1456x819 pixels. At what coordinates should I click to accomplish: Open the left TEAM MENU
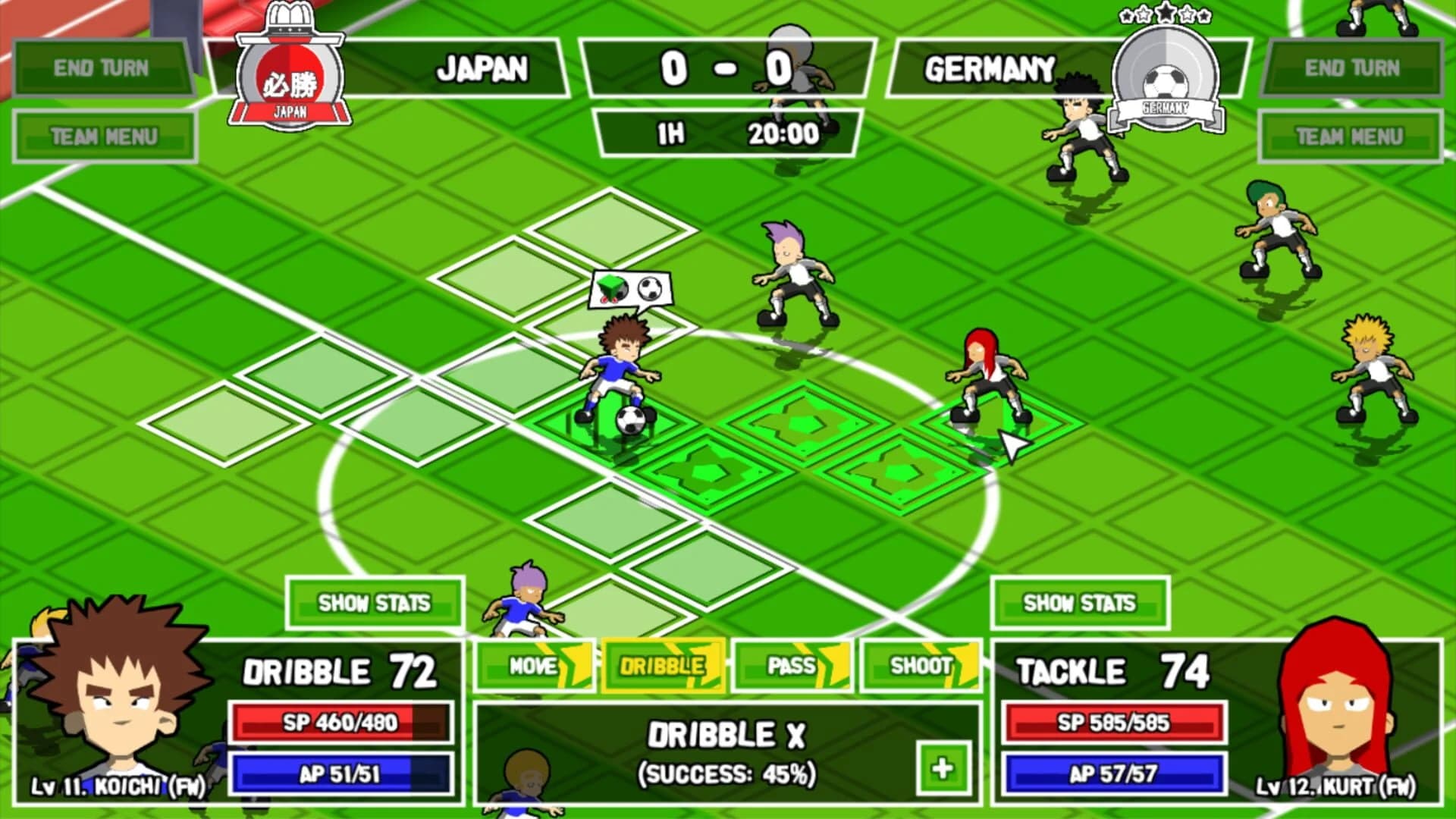102,136
